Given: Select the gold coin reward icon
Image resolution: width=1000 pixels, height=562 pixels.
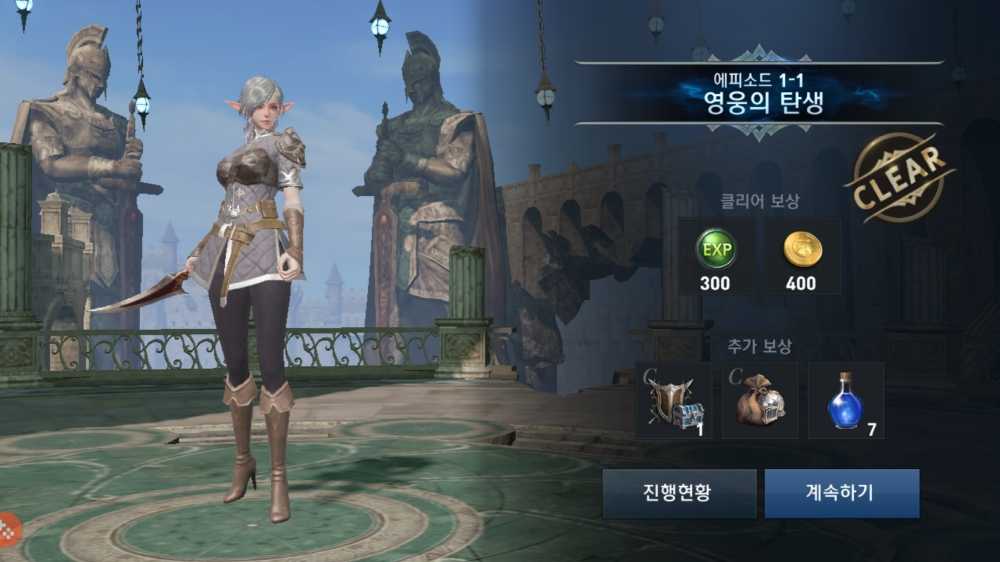Looking at the screenshot, I should (801, 250).
